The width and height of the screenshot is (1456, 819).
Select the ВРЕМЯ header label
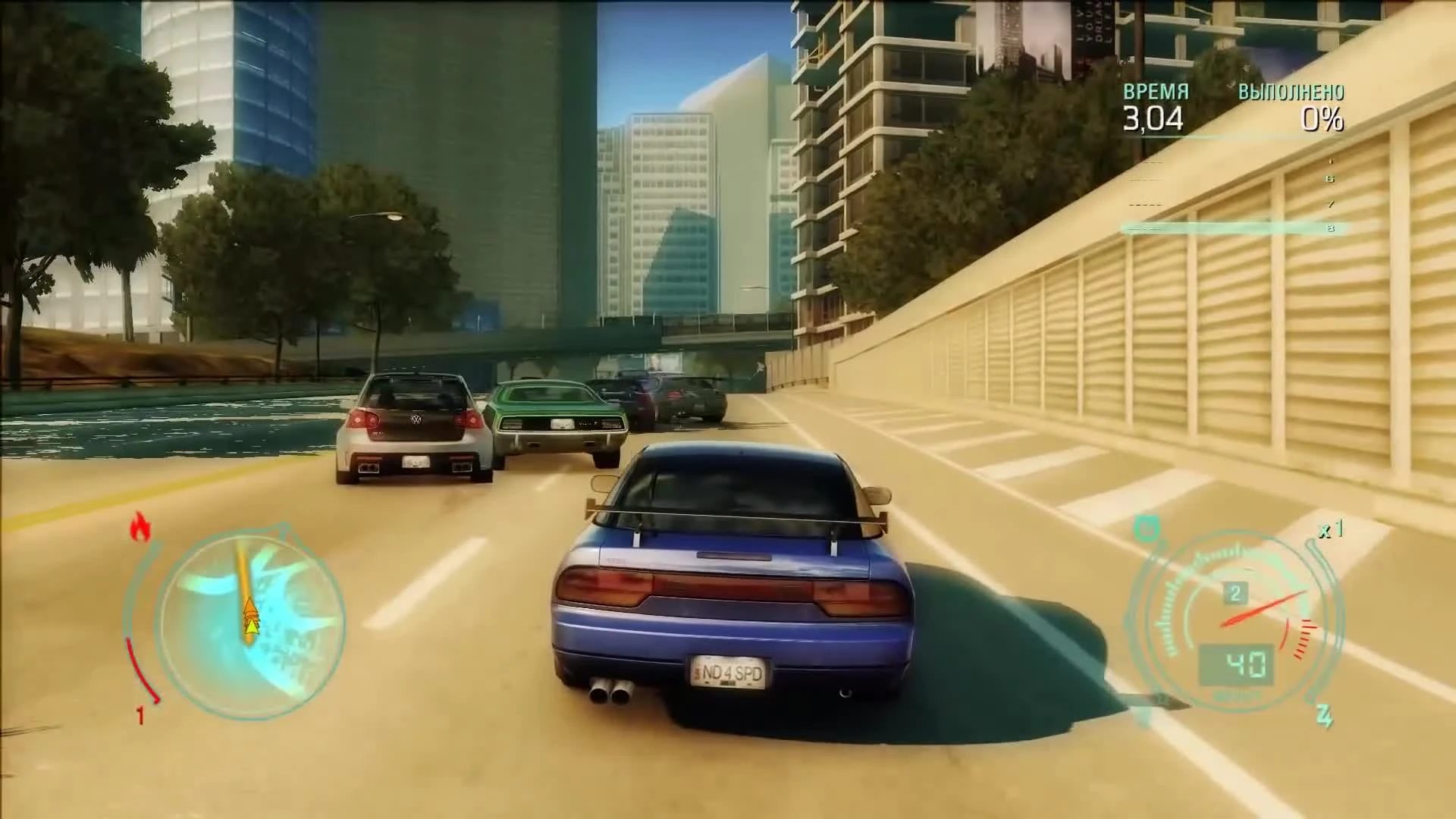[x=1156, y=93]
